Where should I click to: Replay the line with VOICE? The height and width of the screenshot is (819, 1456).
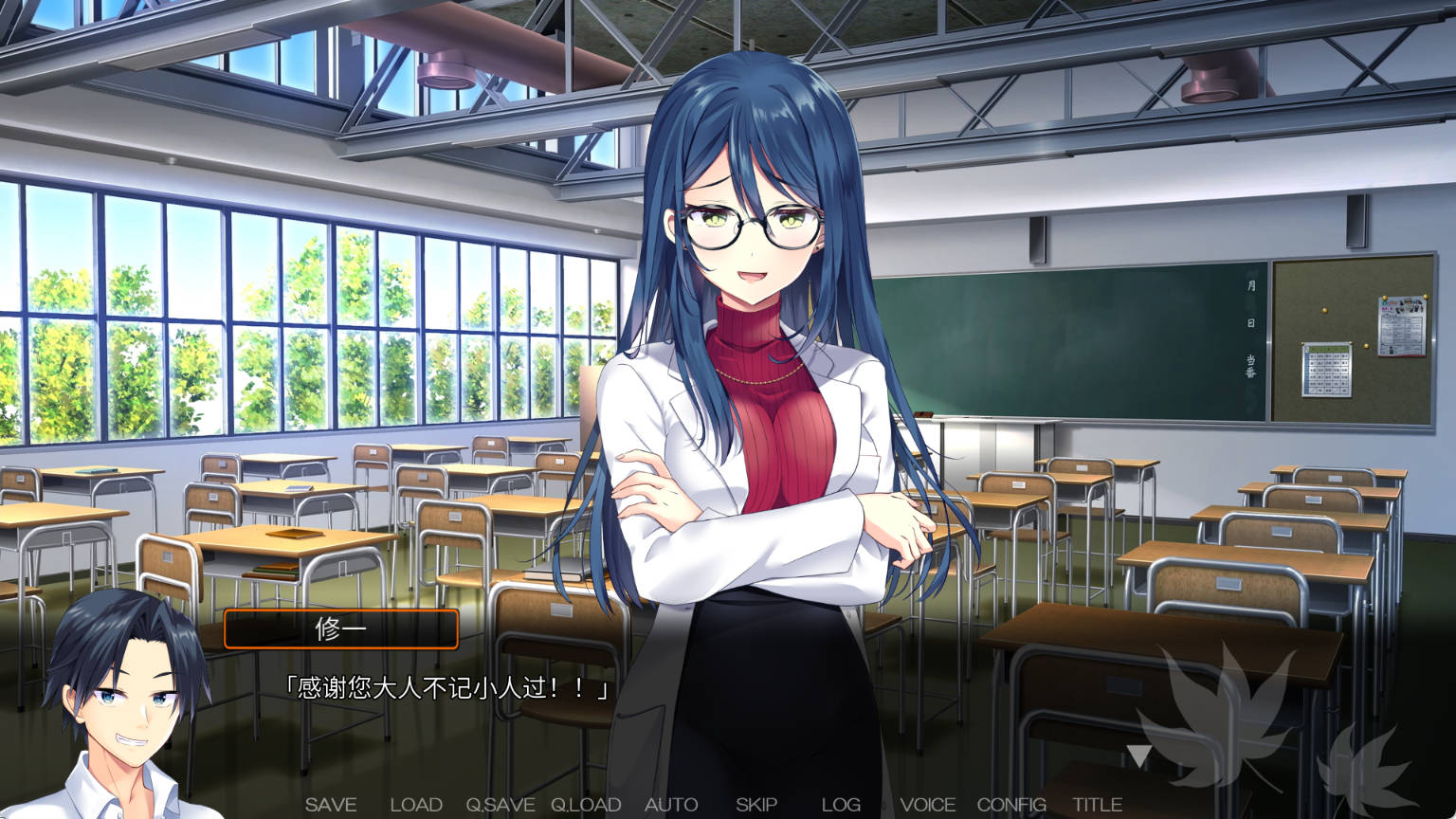click(x=927, y=805)
